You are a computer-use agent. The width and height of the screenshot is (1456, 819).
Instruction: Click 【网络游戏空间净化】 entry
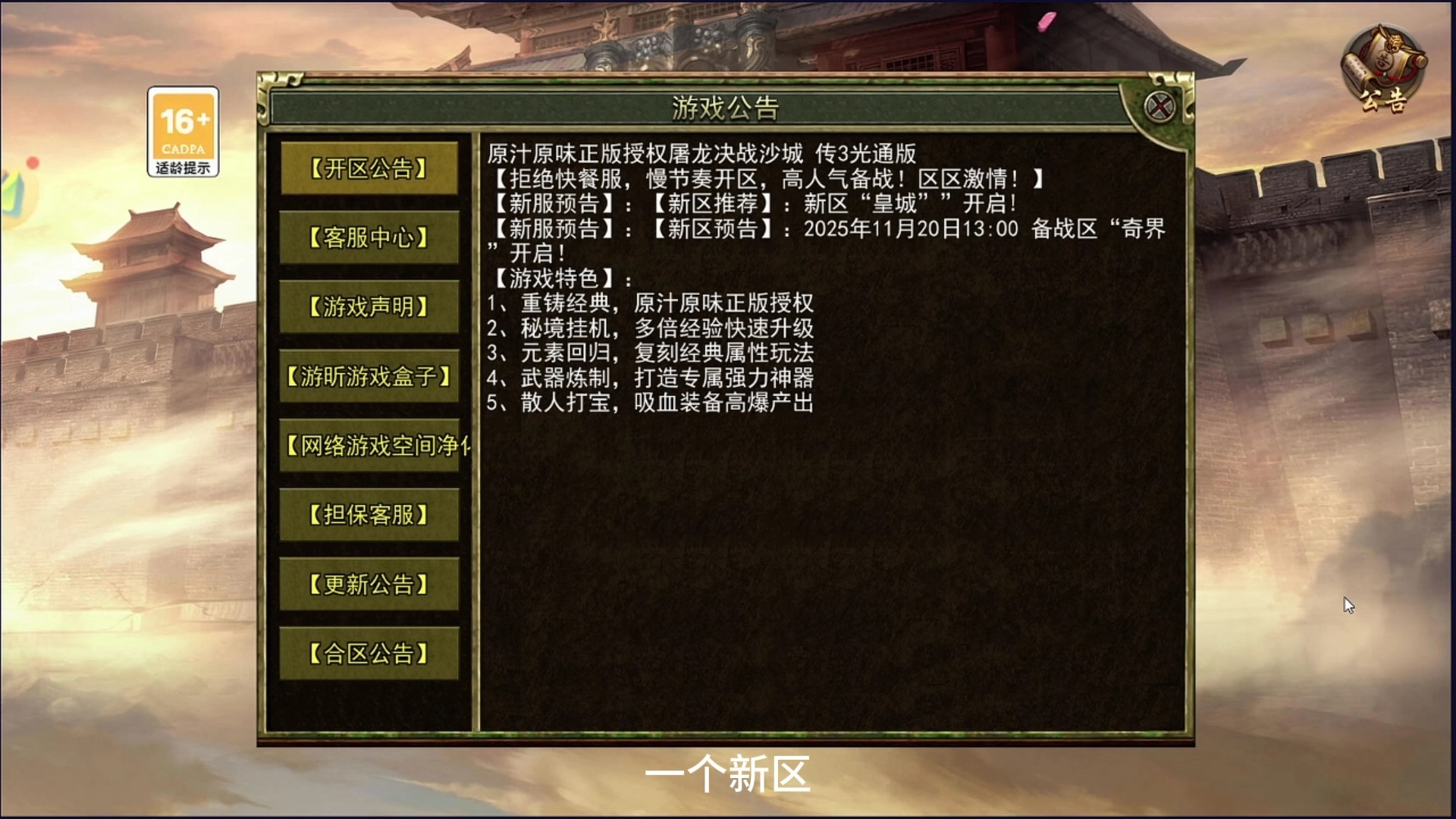pos(369,446)
